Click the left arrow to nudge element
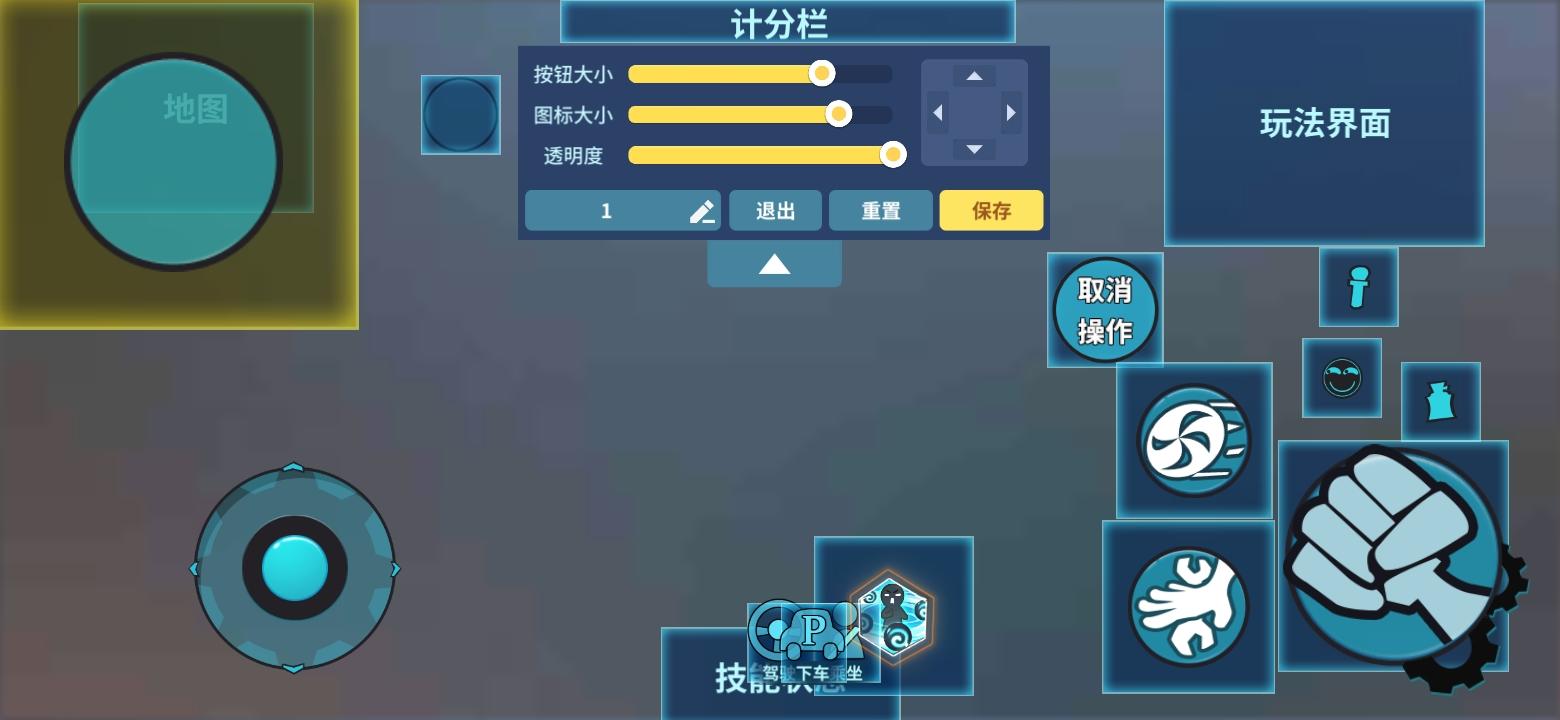The width and height of the screenshot is (1560, 720). (937, 113)
